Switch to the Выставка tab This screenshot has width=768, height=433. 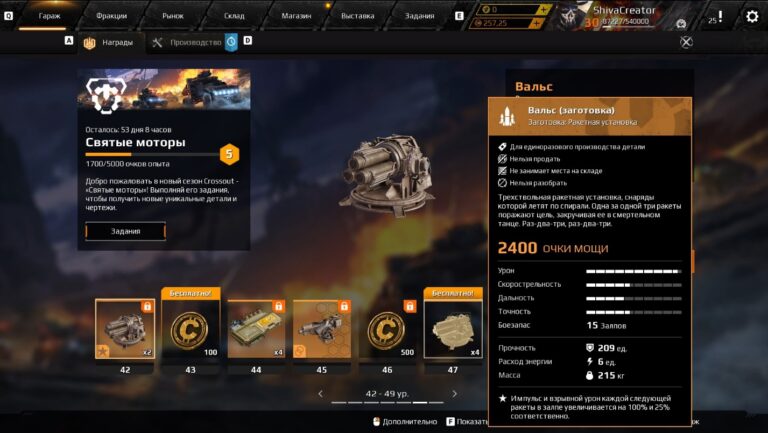click(x=357, y=16)
